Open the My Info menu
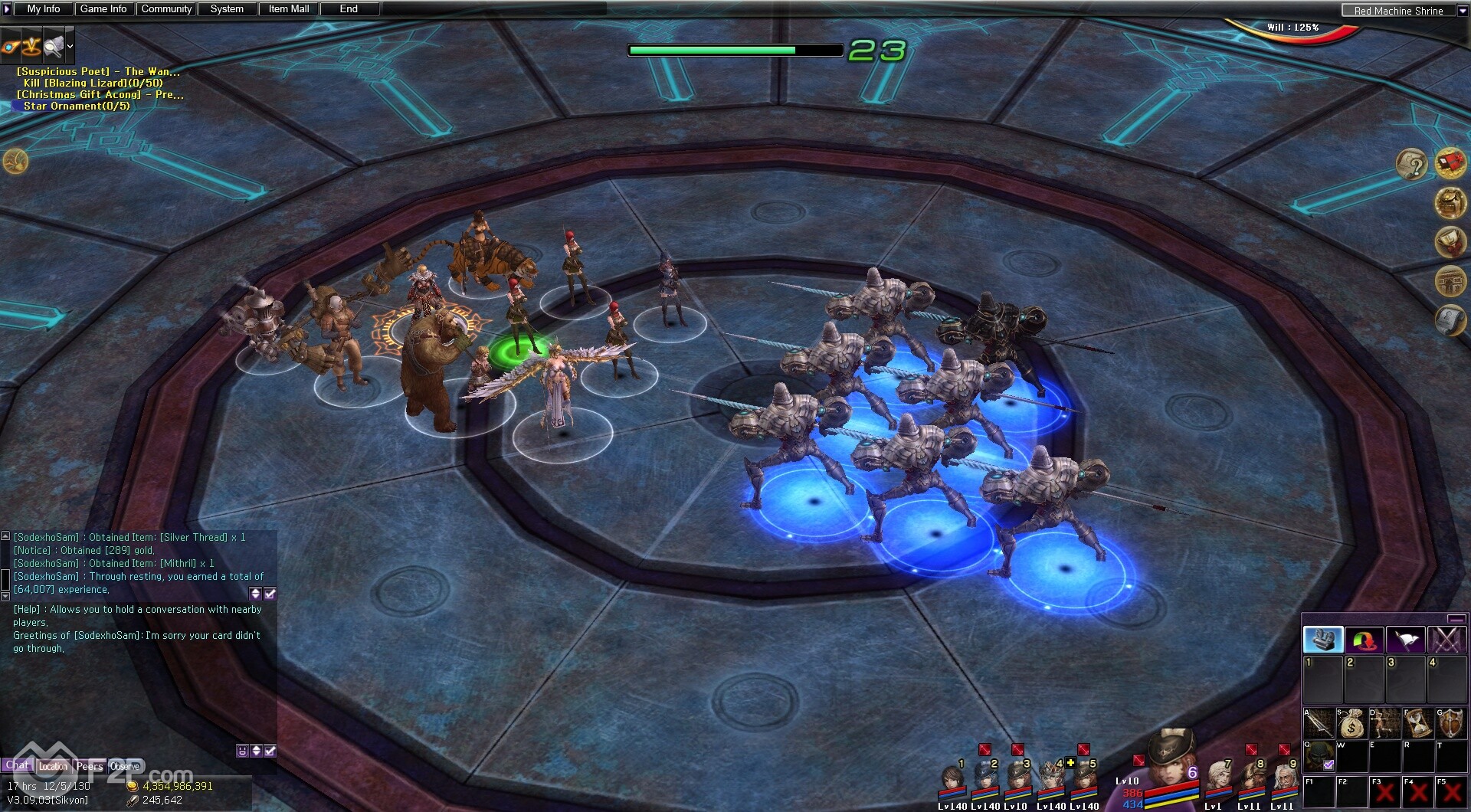This screenshot has width=1471, height=812. click(x=44, y=9)
